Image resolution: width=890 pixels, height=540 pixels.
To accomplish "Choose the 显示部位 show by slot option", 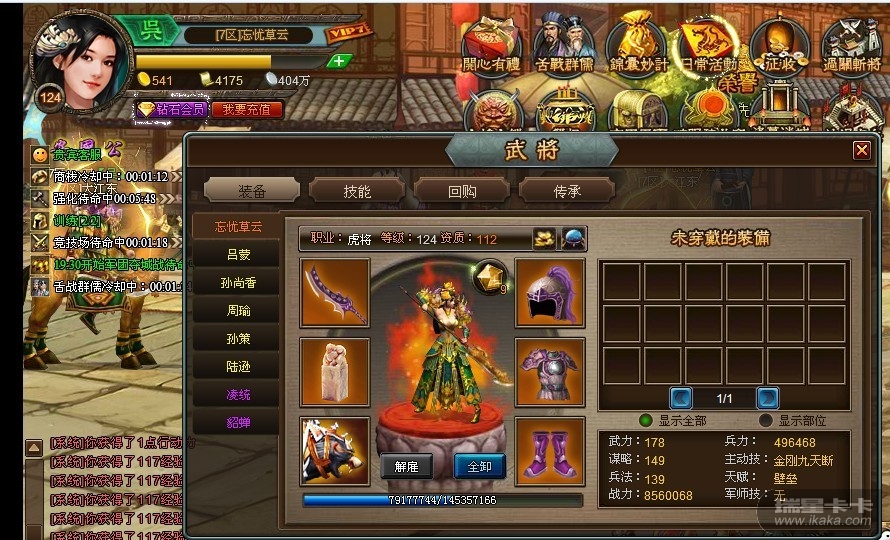I will 766,421.
